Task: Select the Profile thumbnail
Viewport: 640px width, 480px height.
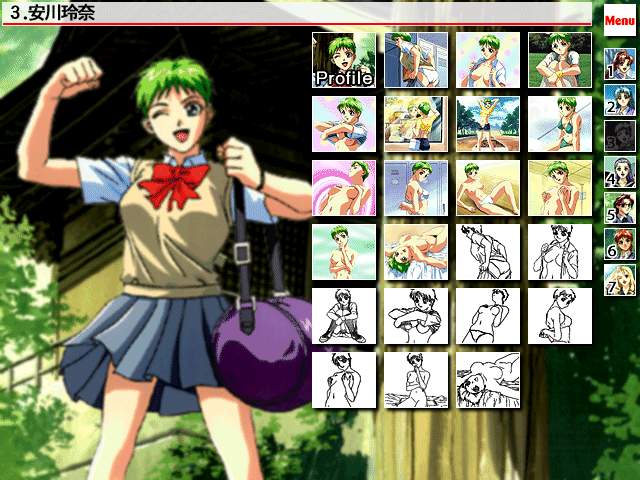Action: point(343,59)
